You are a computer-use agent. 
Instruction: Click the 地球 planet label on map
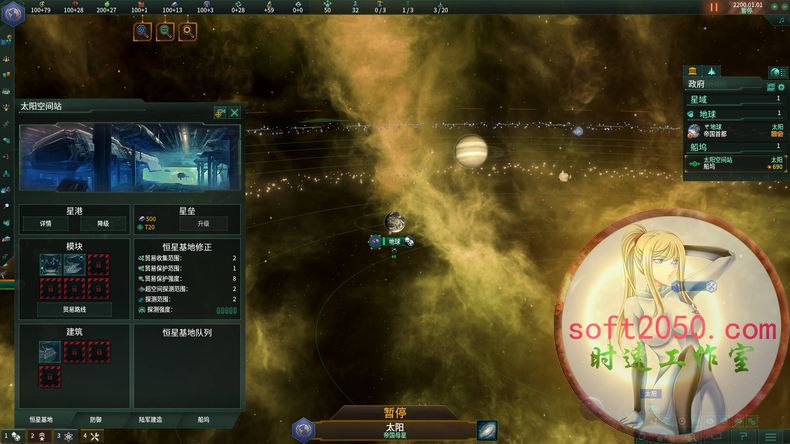394,241
